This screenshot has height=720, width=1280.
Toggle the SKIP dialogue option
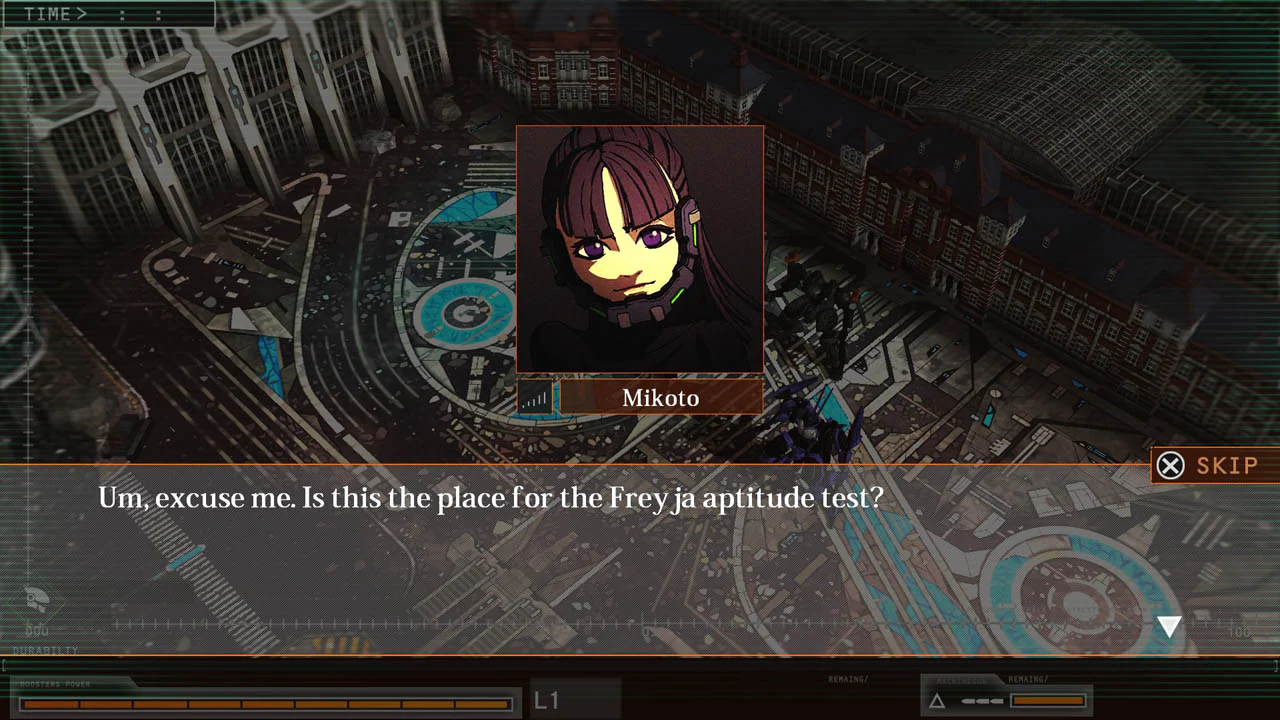(x=1213, y=465)
